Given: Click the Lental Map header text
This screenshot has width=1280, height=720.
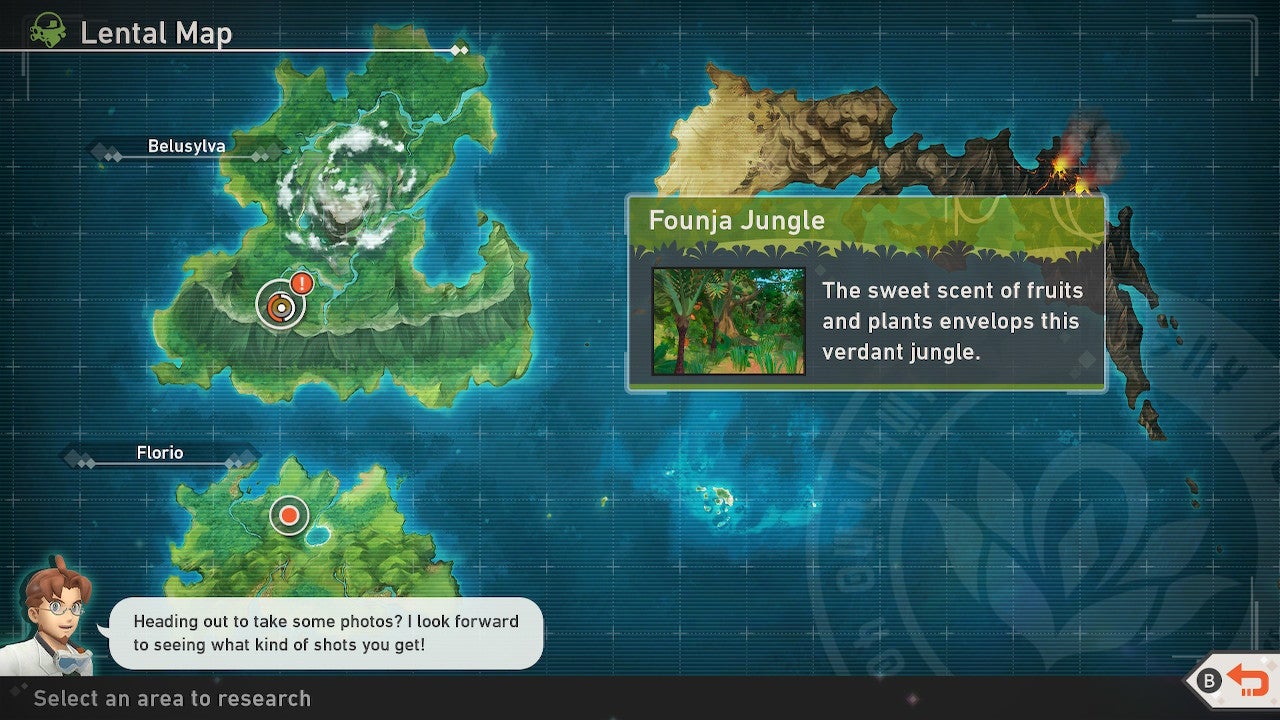Looking at the screenshot, I should coord(158,33).
